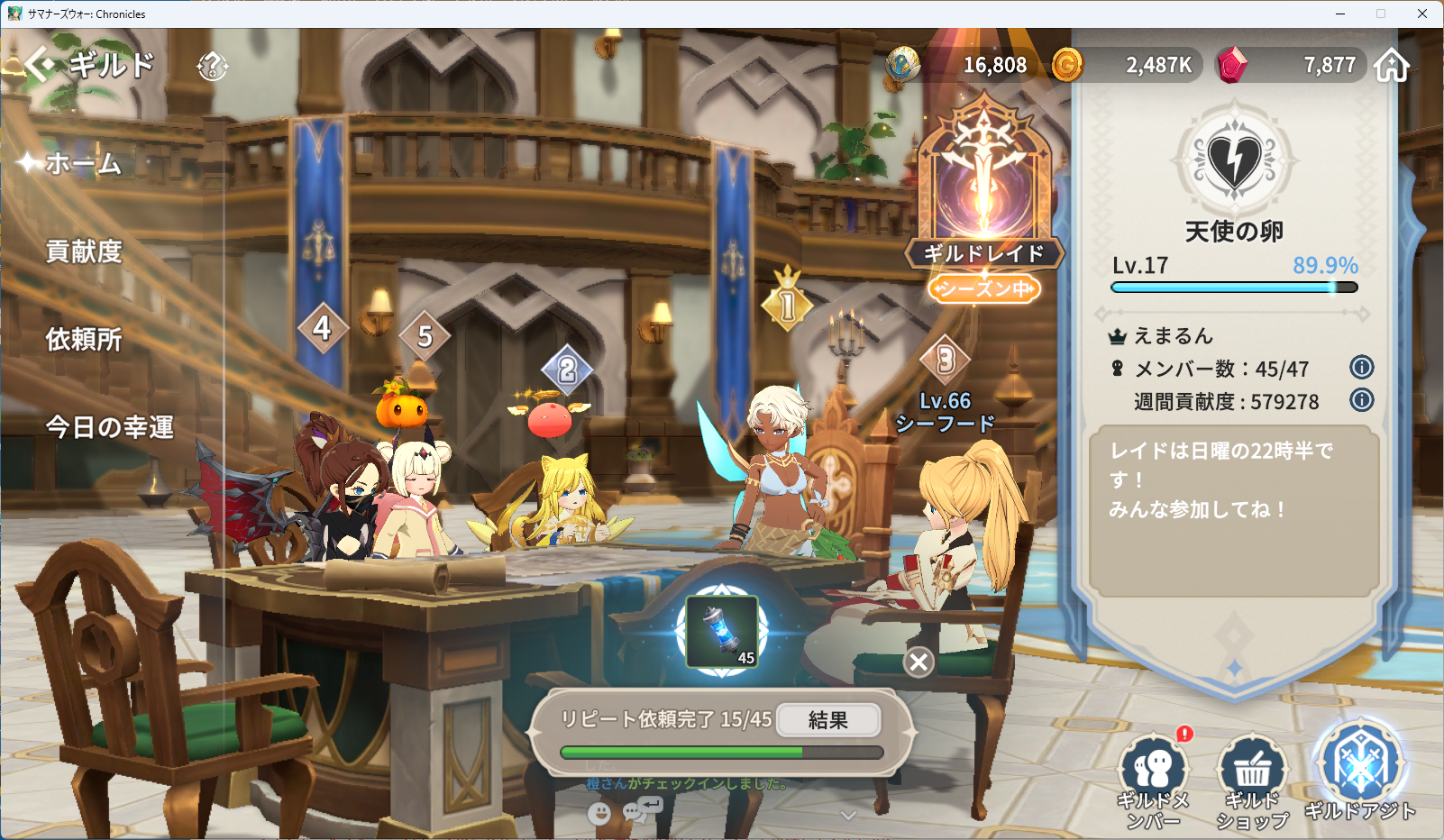Show info for 週間貢献度
Viewport: 1444px width, 840px height.
tap(1361, 400)
